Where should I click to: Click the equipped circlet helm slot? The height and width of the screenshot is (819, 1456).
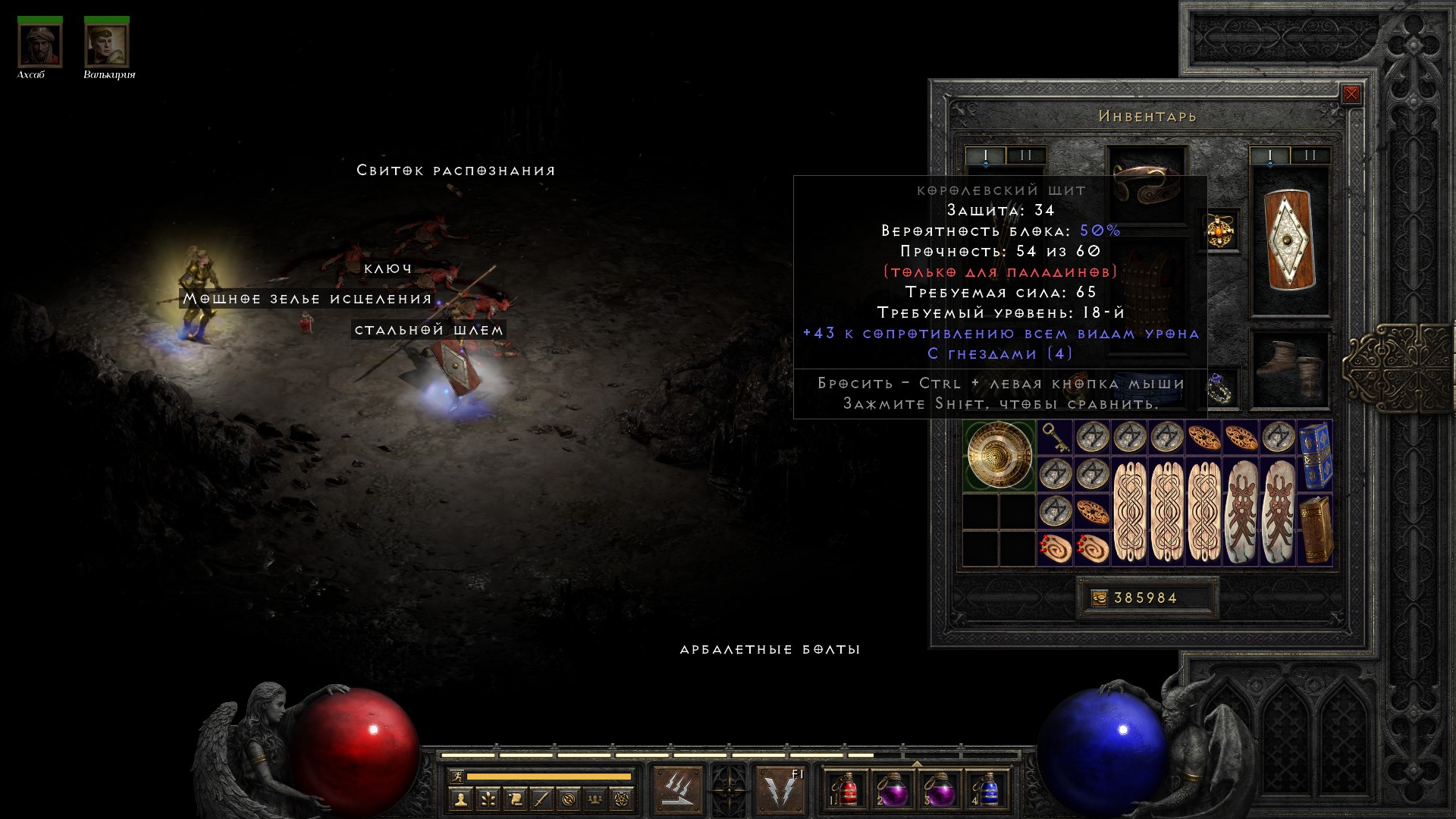click(1146, 183)
